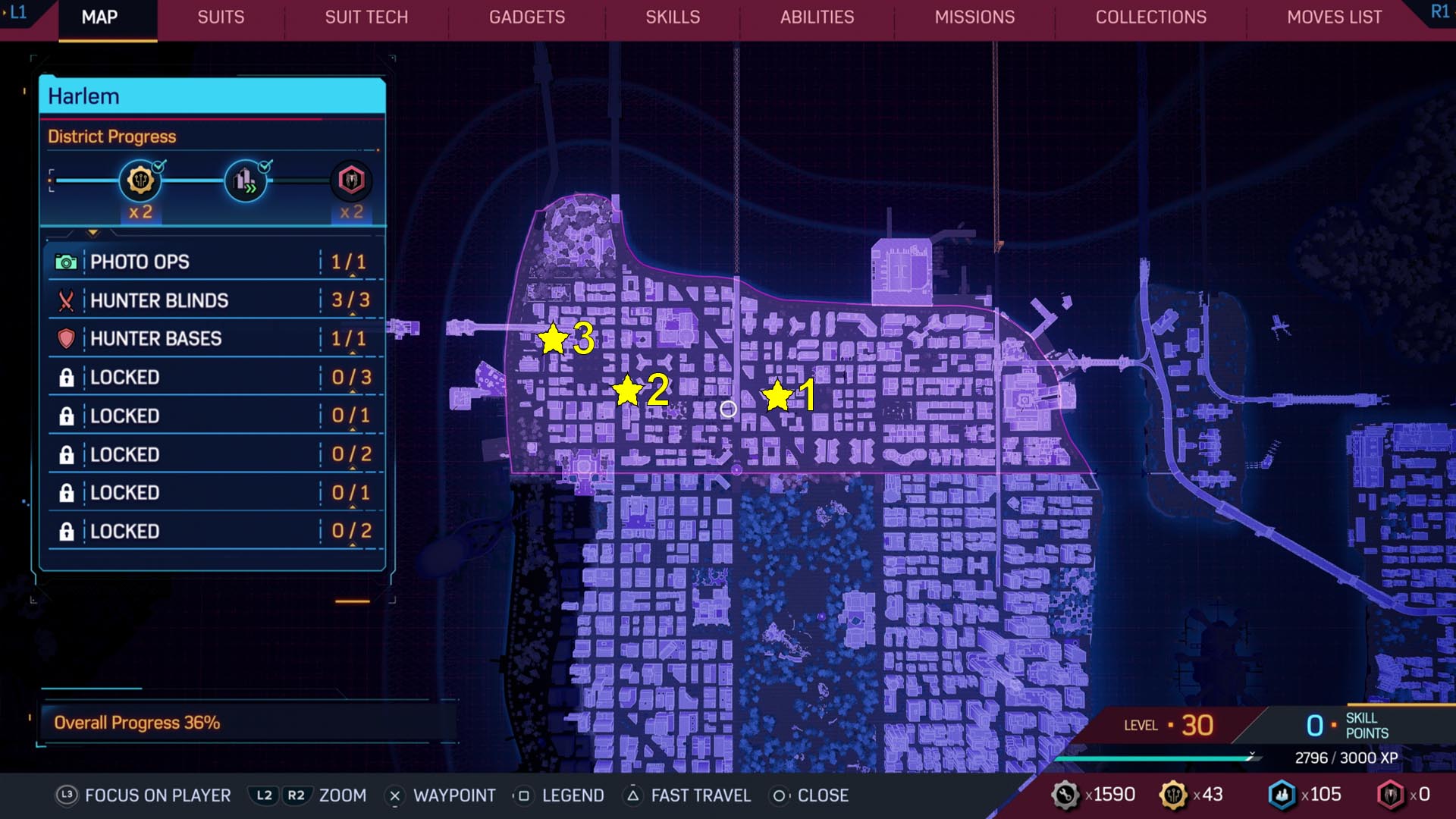Switch to the SUITS tab

coord(220,17)
